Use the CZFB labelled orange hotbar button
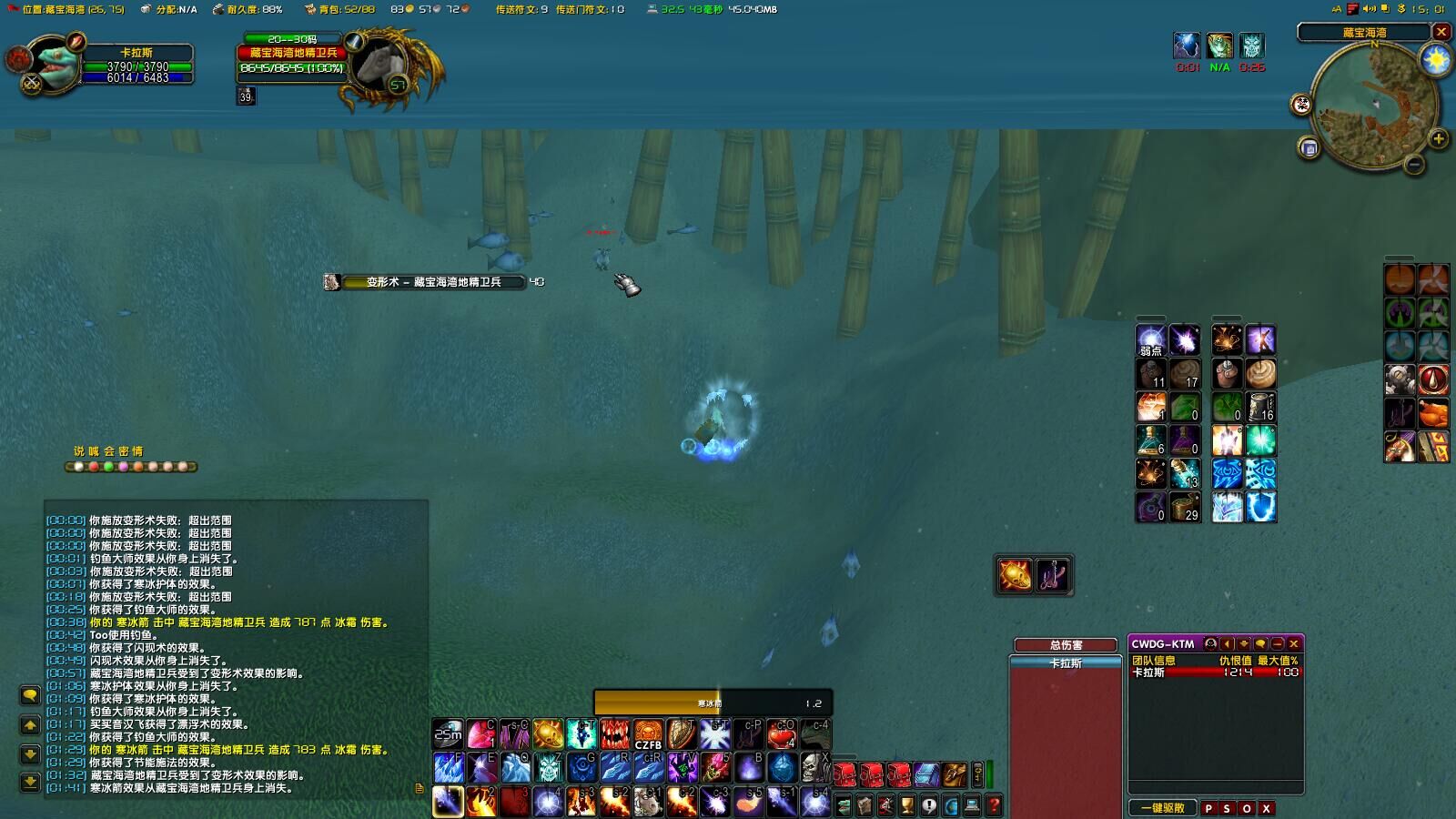The height and width of the screenshot is (819, 1456). pos(648,734)
